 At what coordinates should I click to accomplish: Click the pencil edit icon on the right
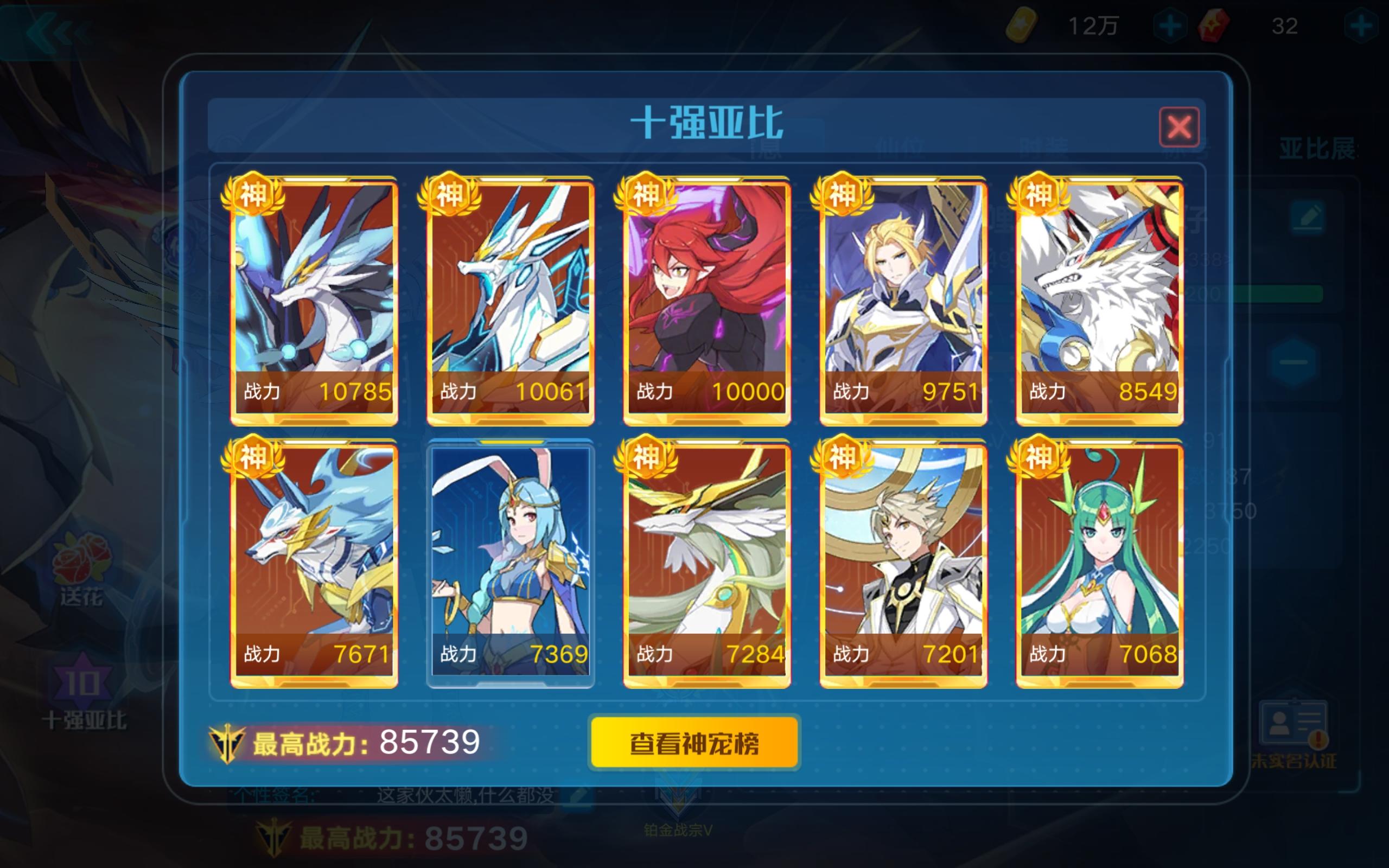(1309, 217)
